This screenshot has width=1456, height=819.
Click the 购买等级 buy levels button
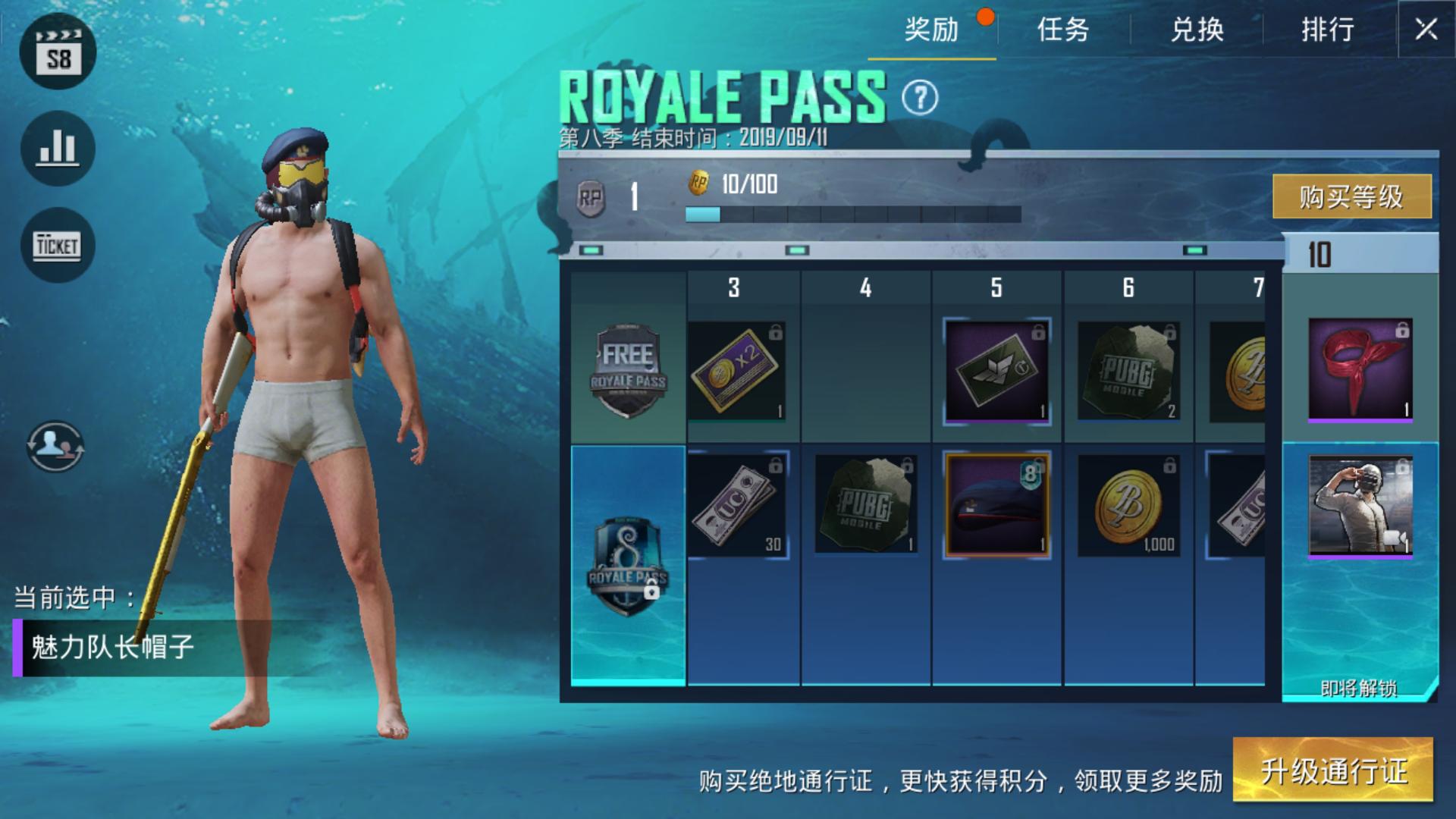(1351, 196)
